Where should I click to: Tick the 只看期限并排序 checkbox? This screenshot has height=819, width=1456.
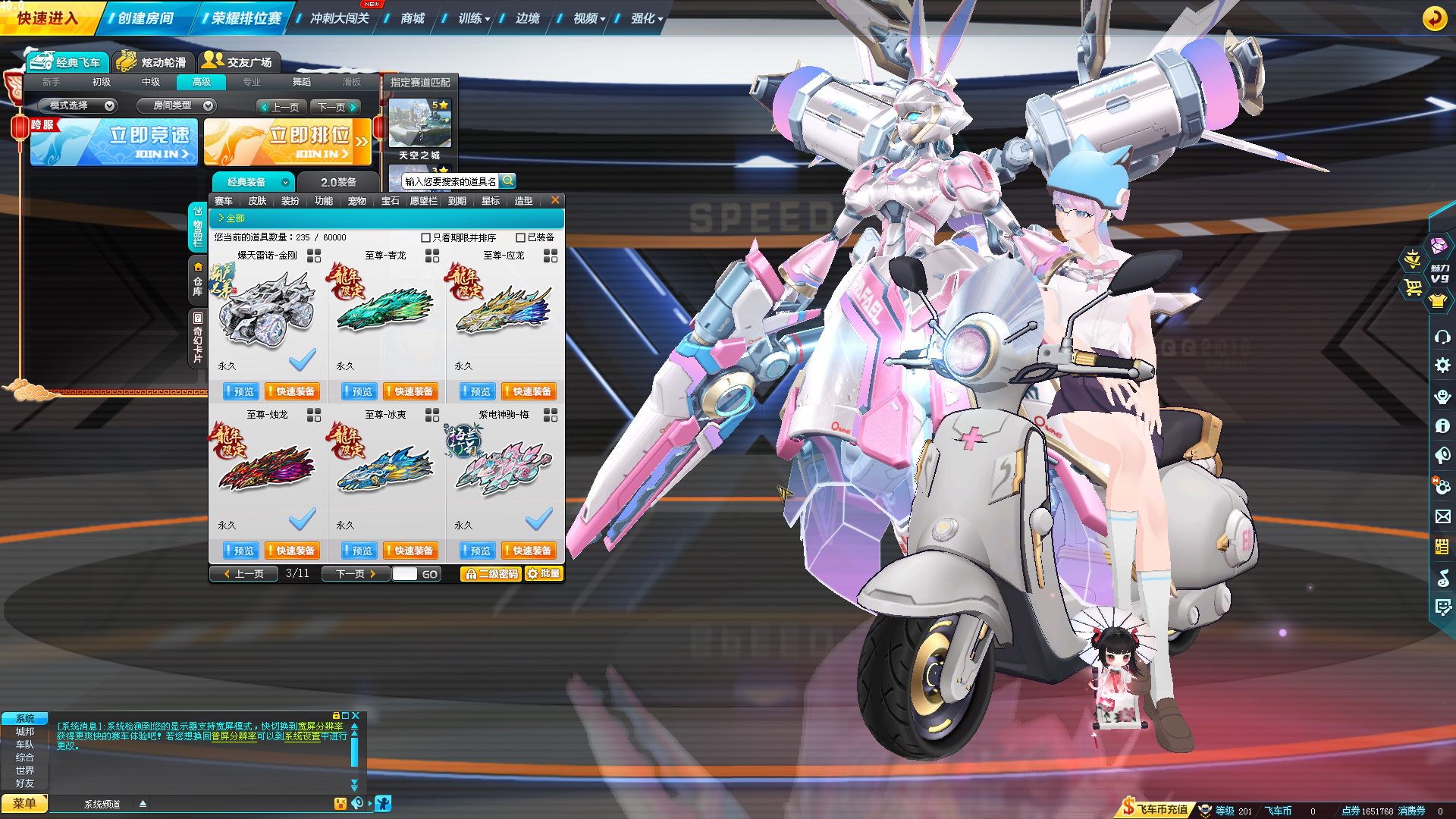click(426, 237)
